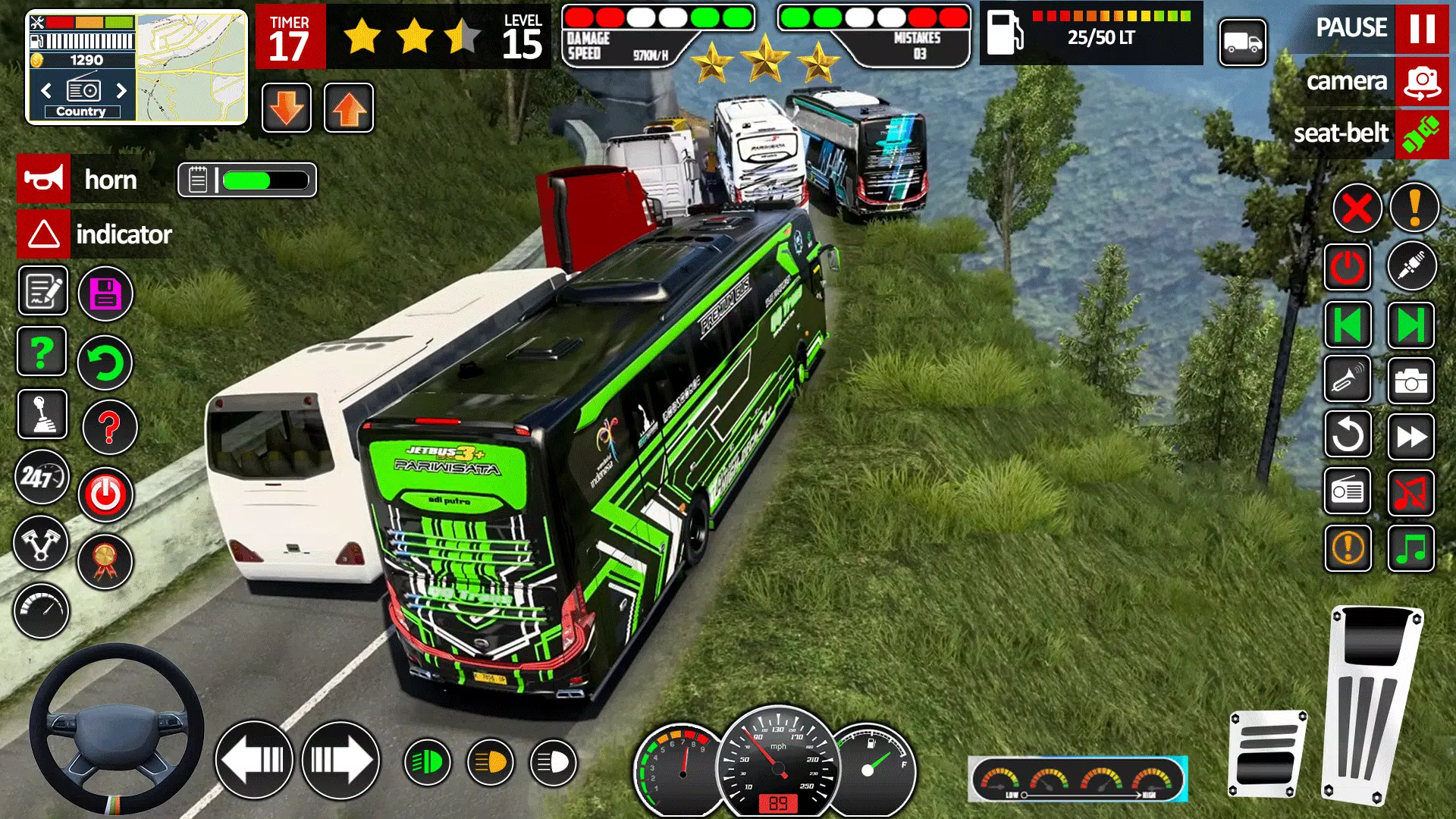
Task: Save progress with the pink floppy disk icon
Action: 106,292
